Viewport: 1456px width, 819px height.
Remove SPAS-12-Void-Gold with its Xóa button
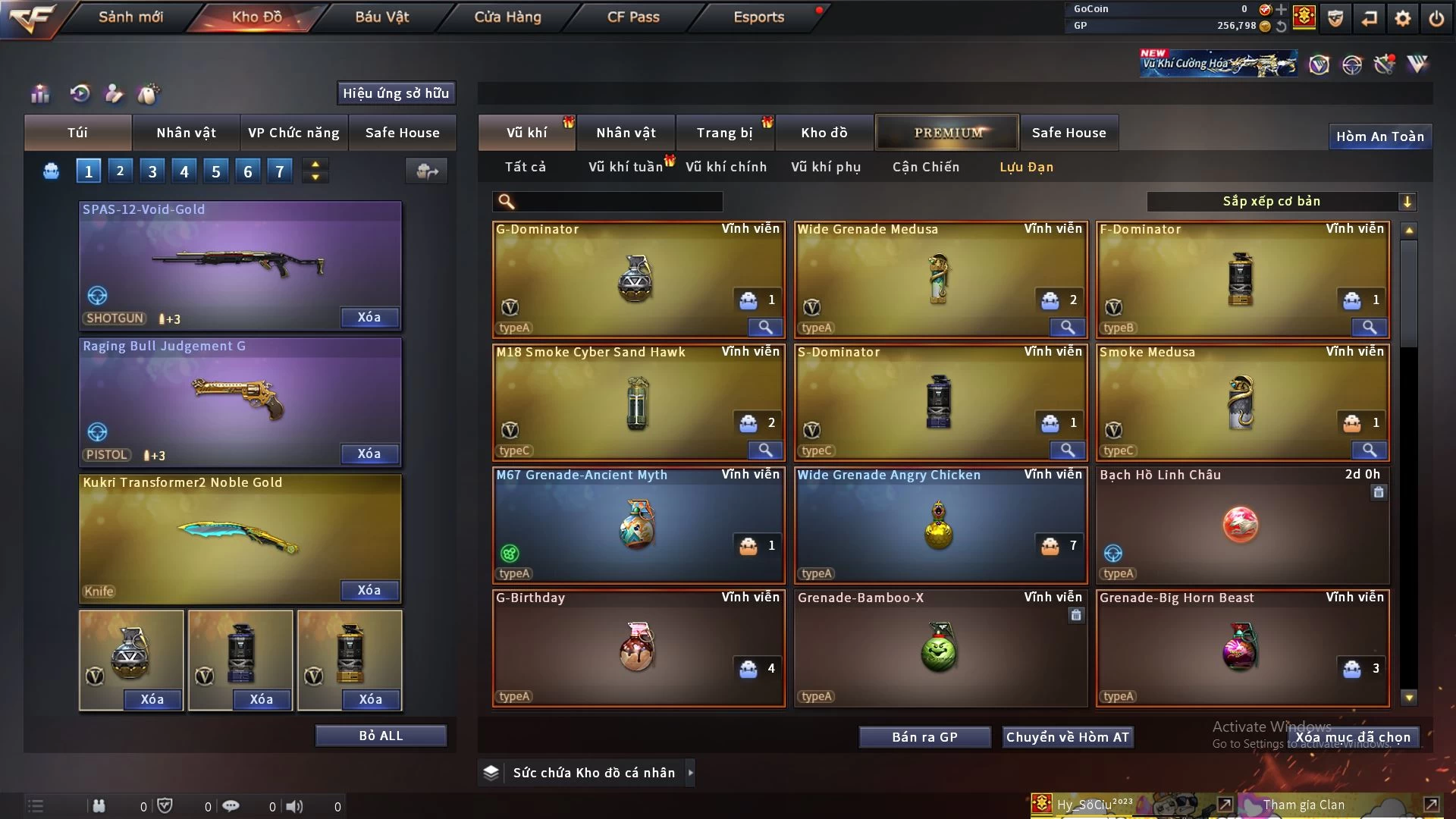pos(369,318)
